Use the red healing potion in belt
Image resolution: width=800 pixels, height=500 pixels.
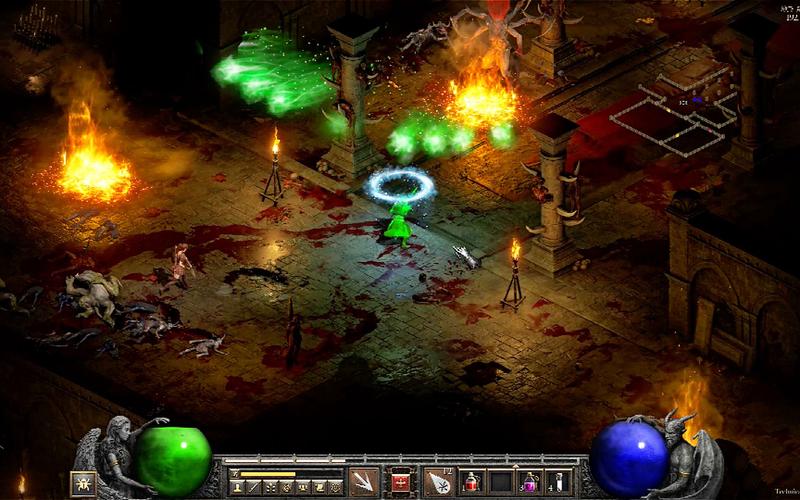click(472, 482)
